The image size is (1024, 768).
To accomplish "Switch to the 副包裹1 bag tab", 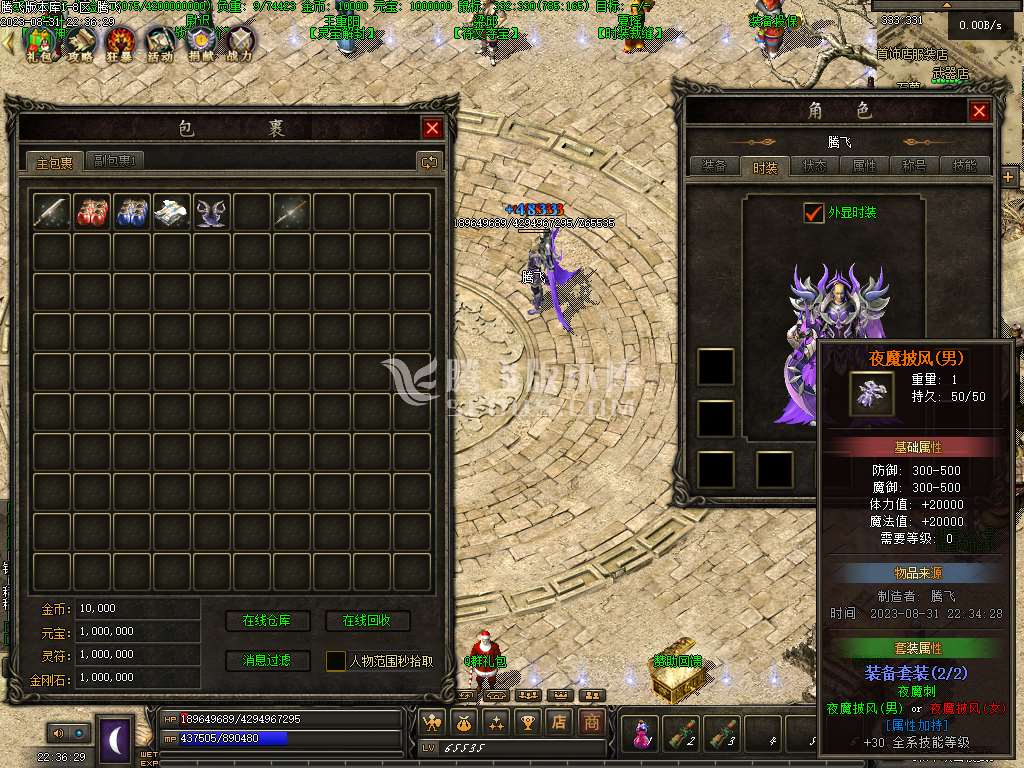I will coord(116,161).
